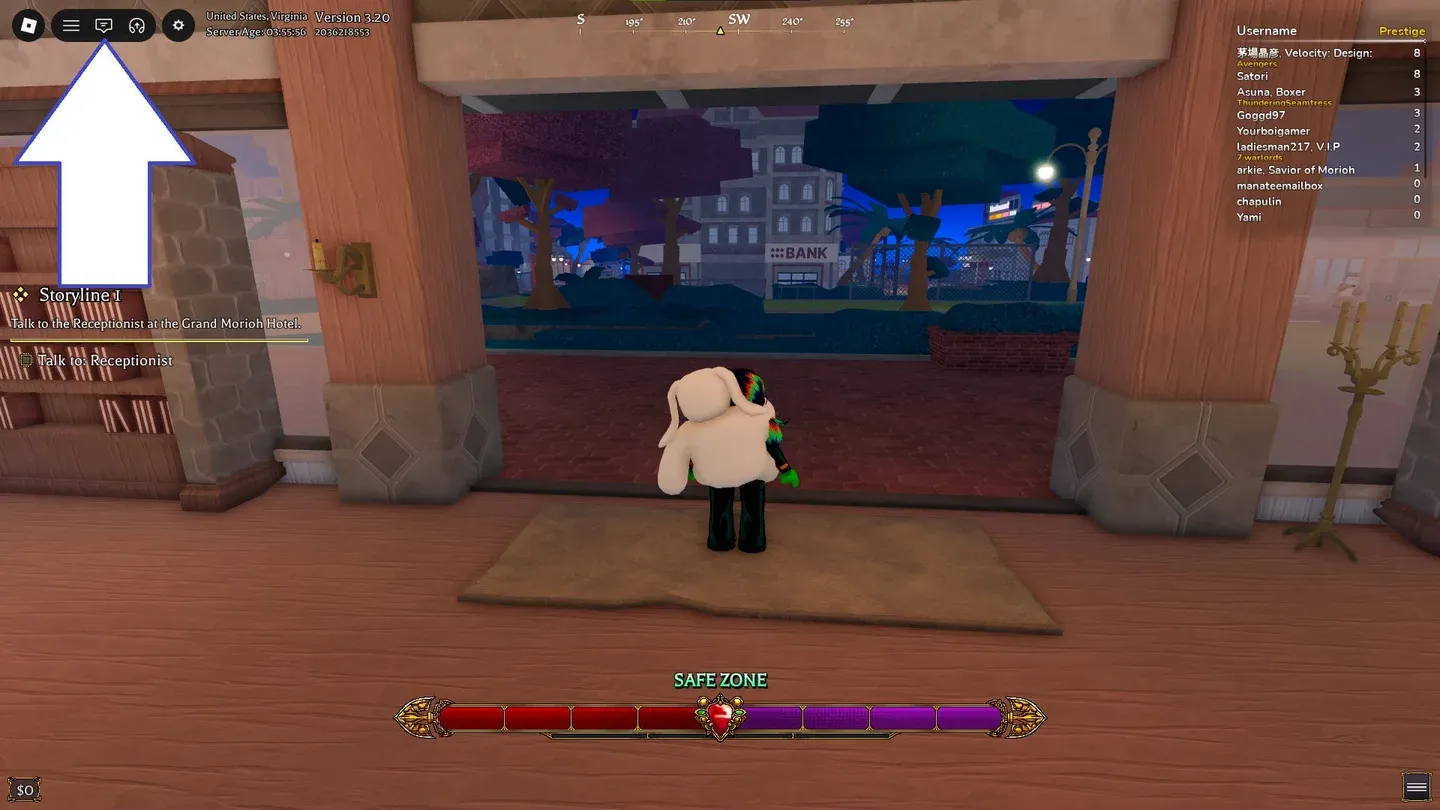This screenshot has height=810, width=1440.
Task: Open the Roblox home menu icon
Action: point(26,25)
